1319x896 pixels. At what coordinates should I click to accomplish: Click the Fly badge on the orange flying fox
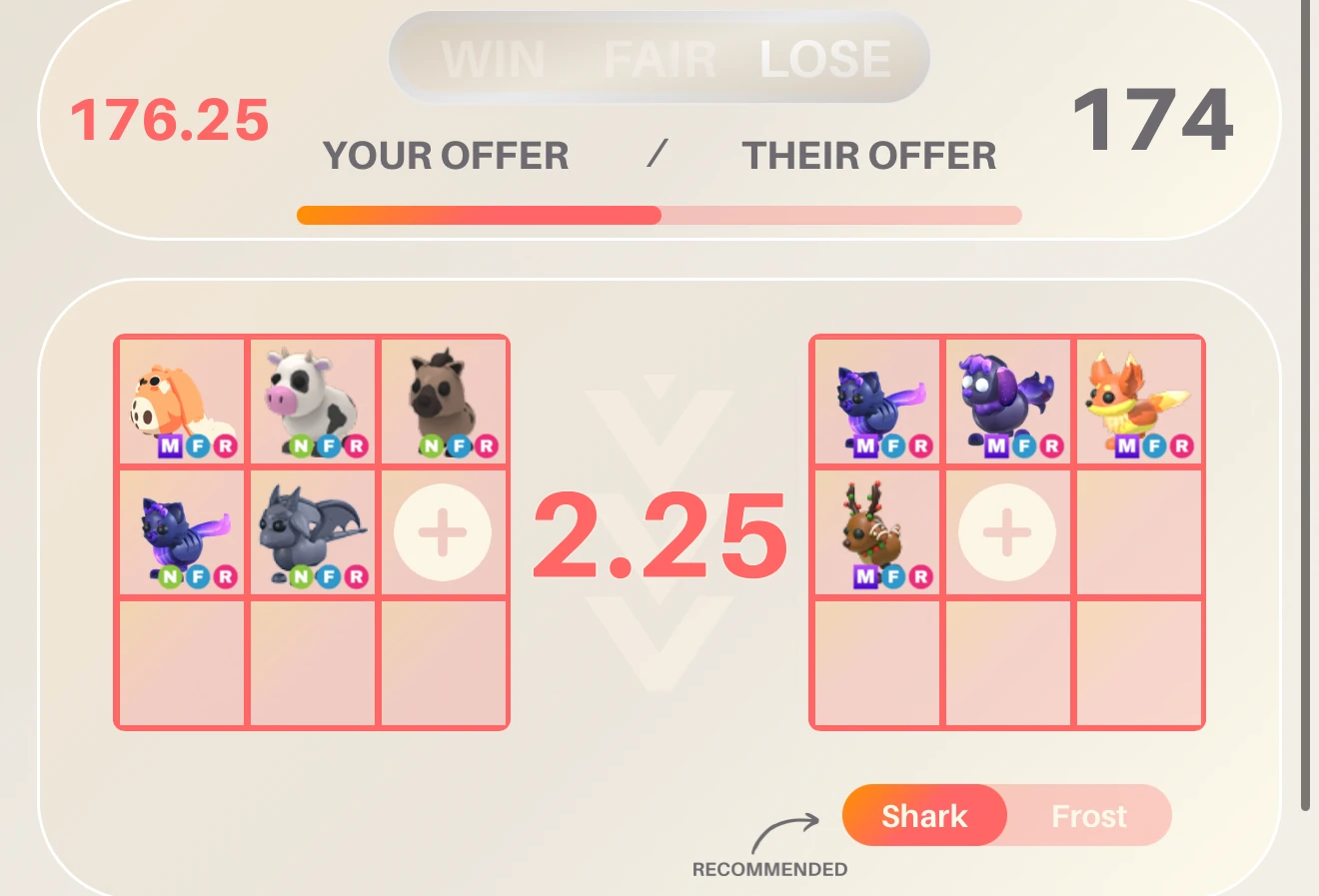tap(1154, 447)
